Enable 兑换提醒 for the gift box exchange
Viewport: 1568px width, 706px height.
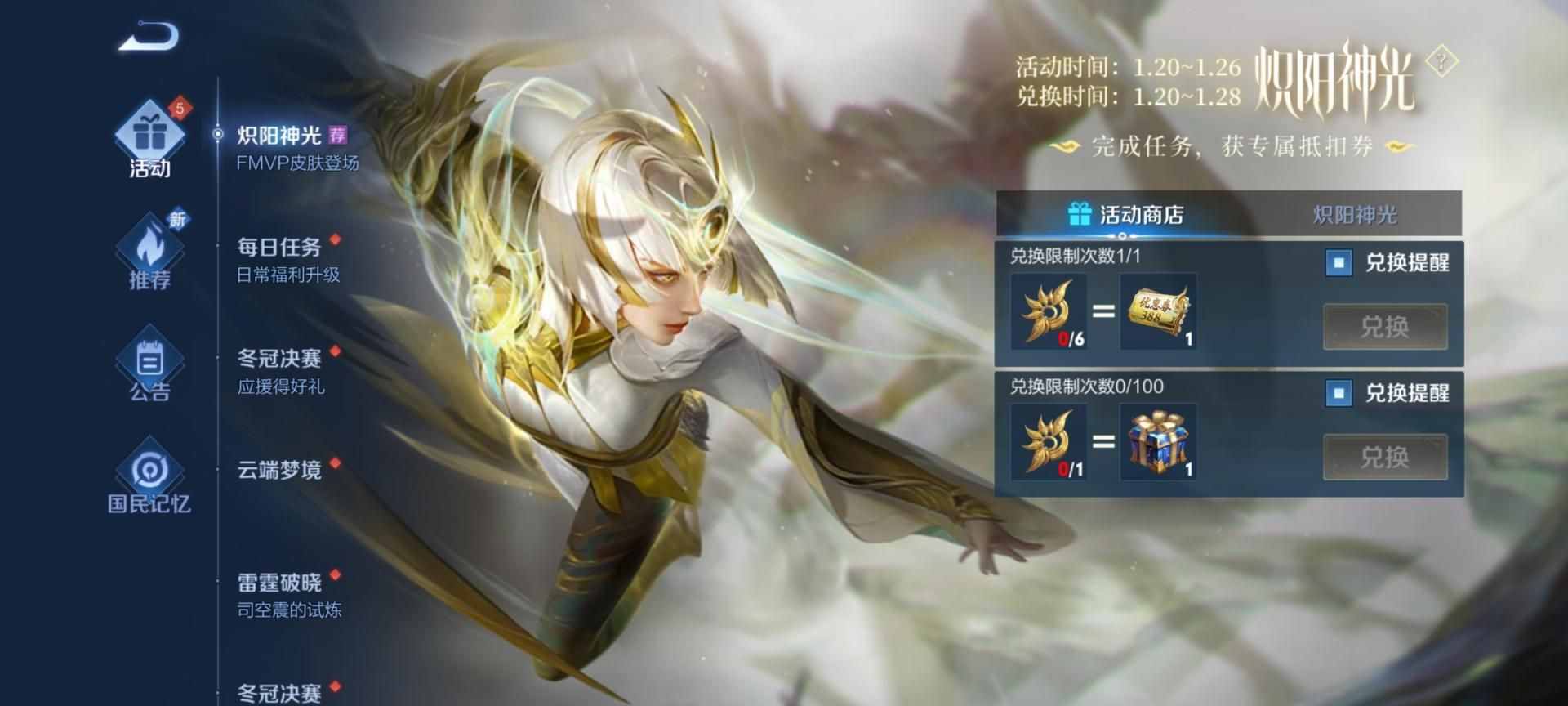pos(1338,393)
